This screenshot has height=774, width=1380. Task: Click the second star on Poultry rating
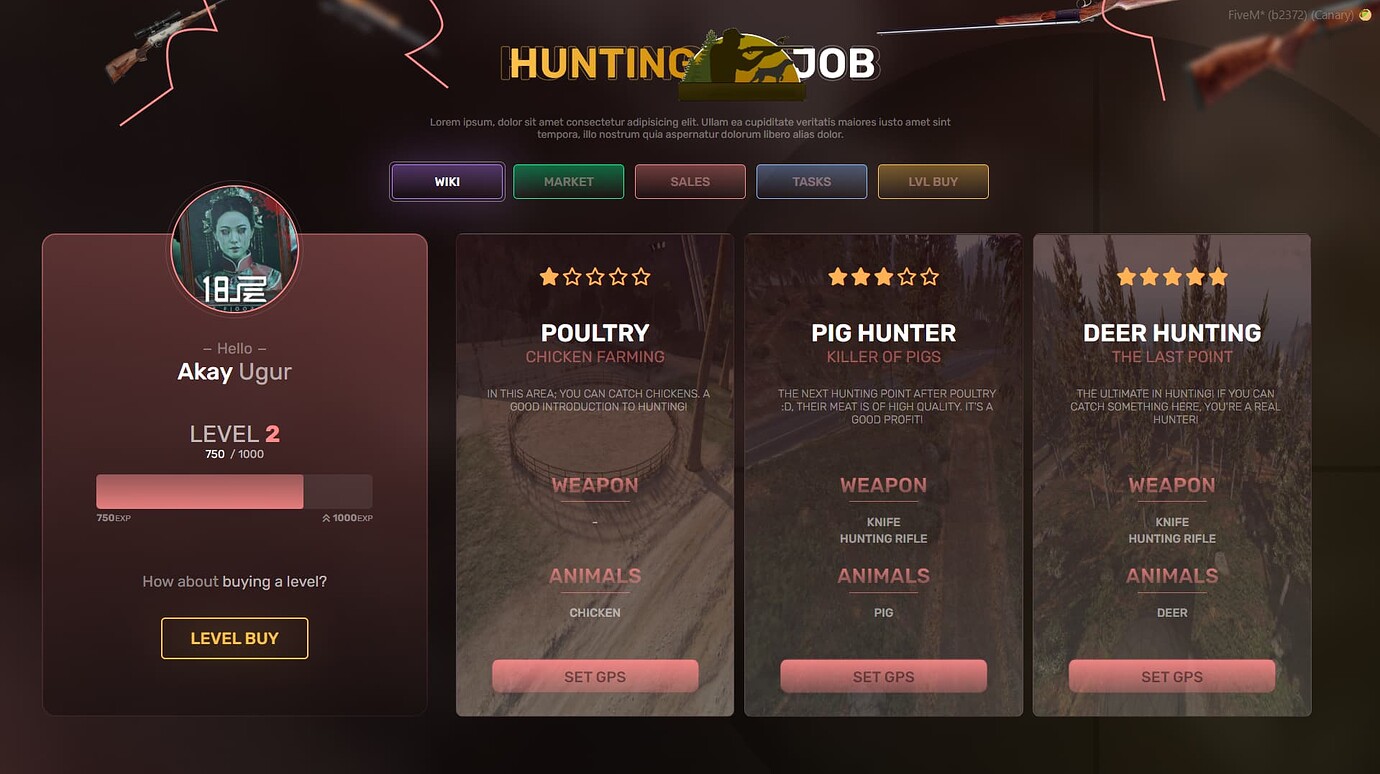pos(572,276)
